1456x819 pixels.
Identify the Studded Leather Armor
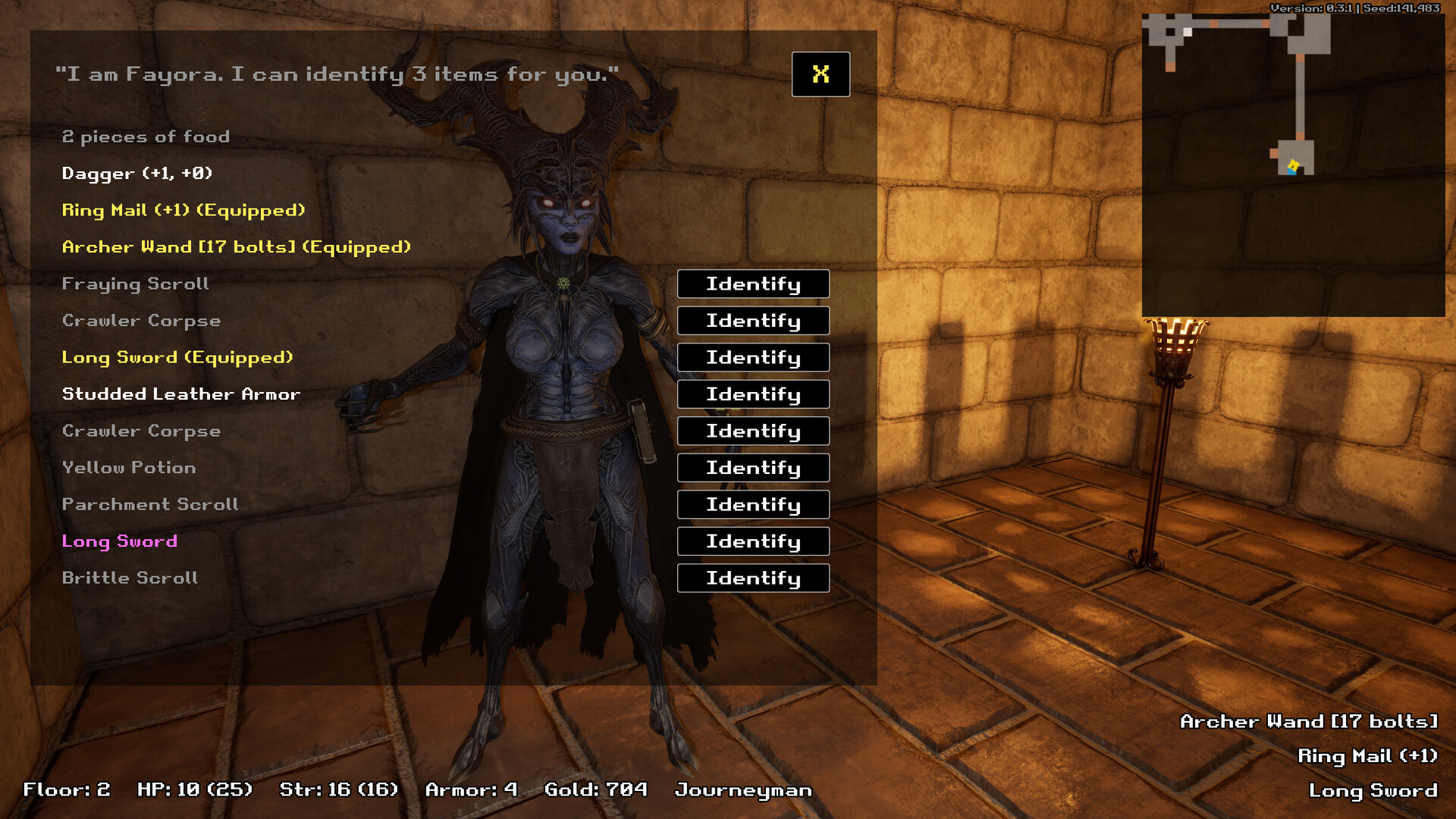[752, 394]
